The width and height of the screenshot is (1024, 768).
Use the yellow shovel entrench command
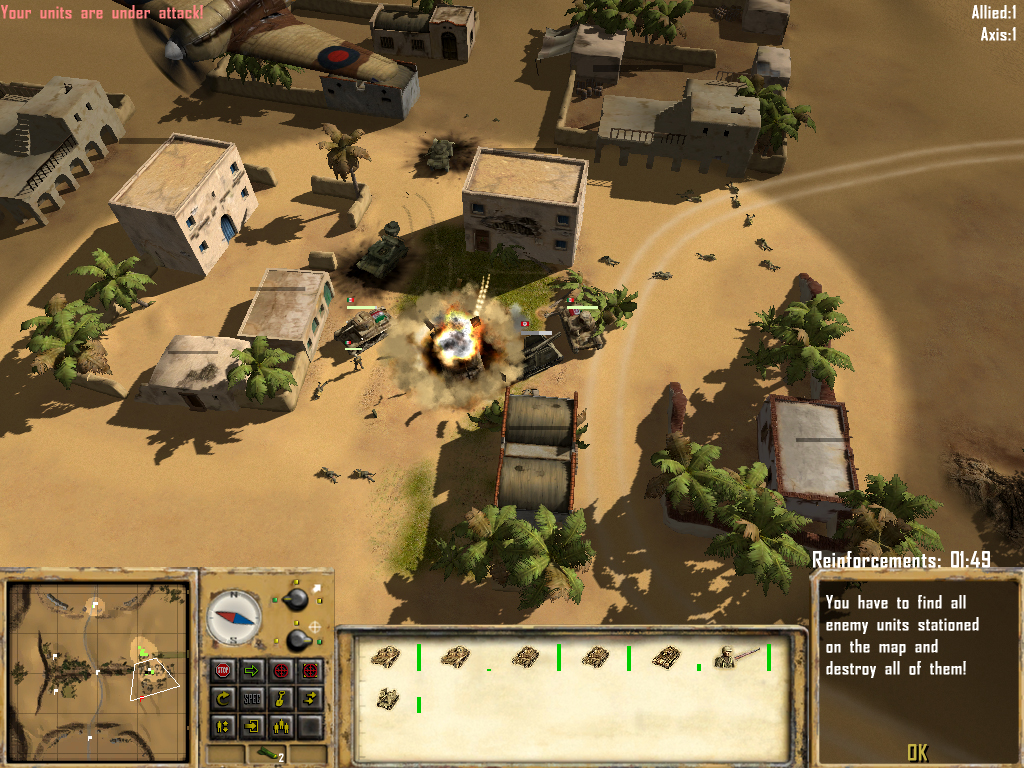(281, 698)
